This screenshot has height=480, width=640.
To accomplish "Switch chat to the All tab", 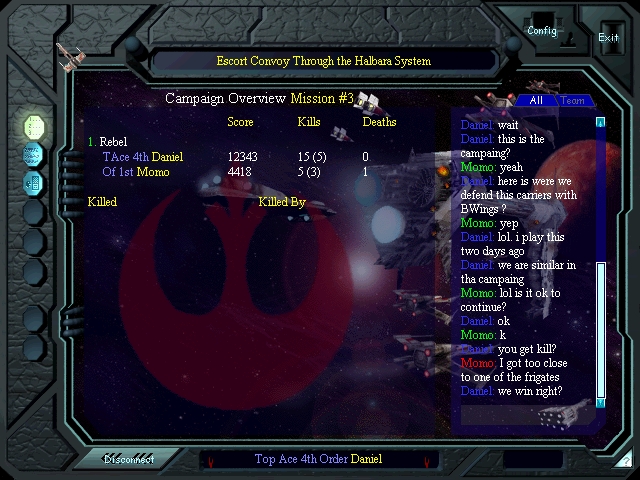I will pyautogui.click(x=536, y=100).
